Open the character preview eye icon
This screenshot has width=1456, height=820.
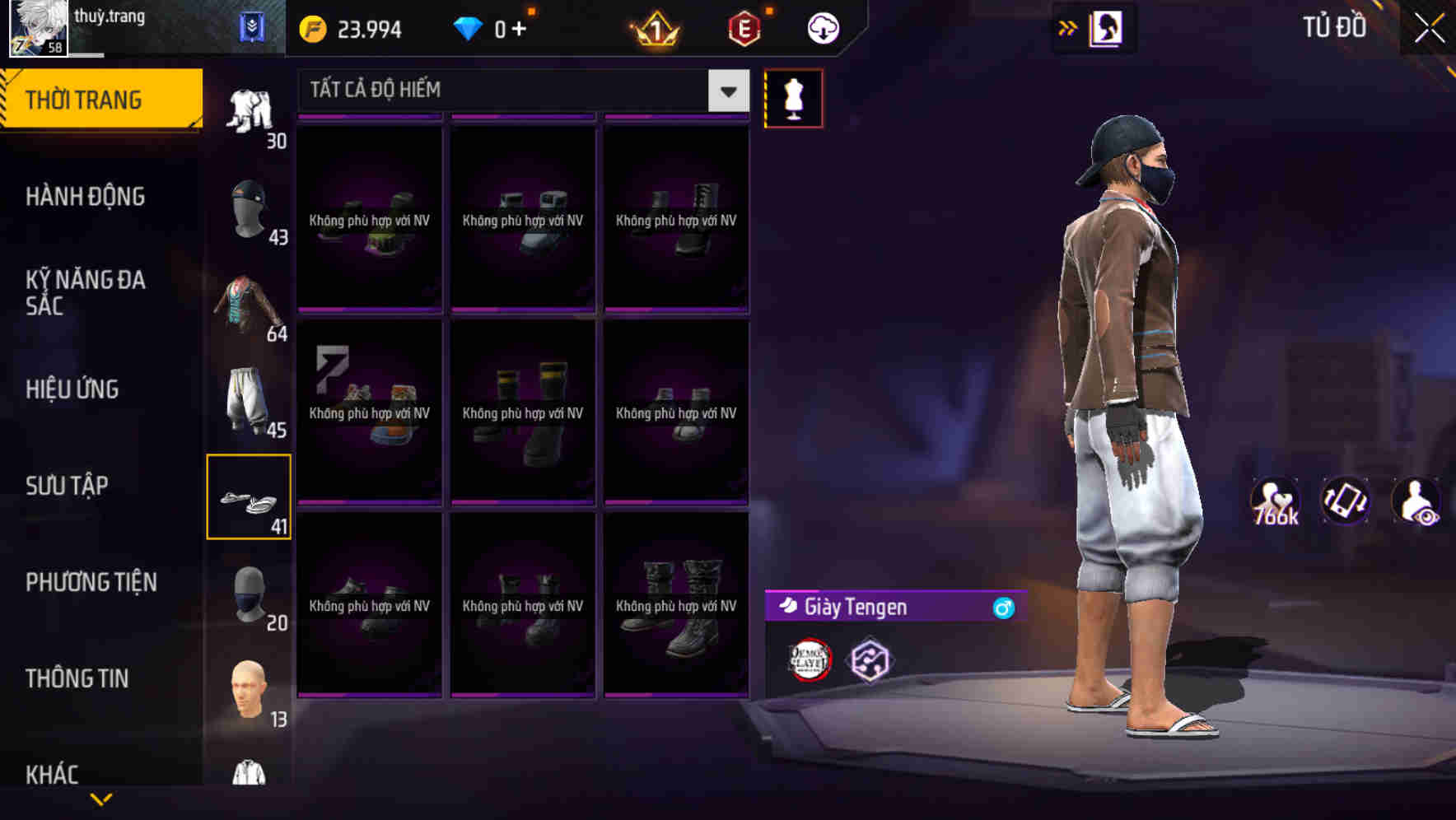[x=1415, y=501]
